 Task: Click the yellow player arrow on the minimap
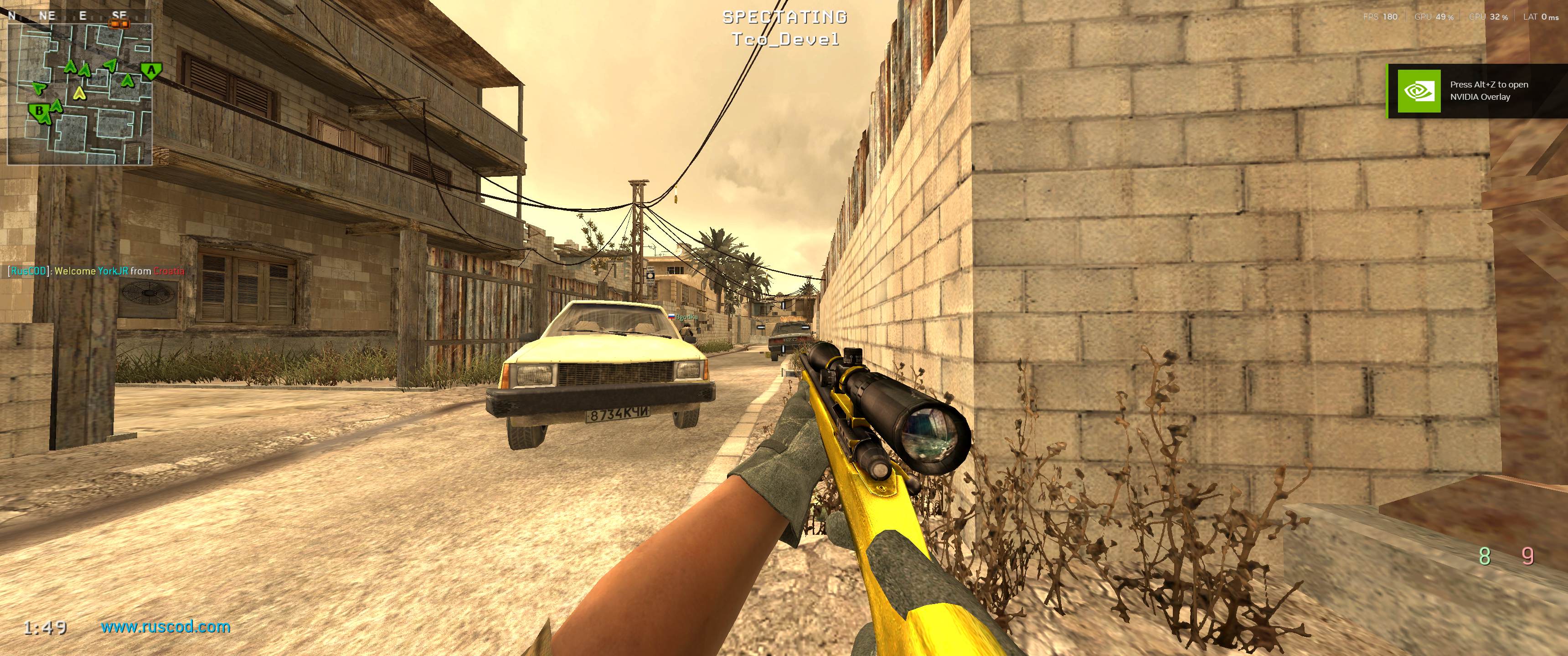[78, 93]
